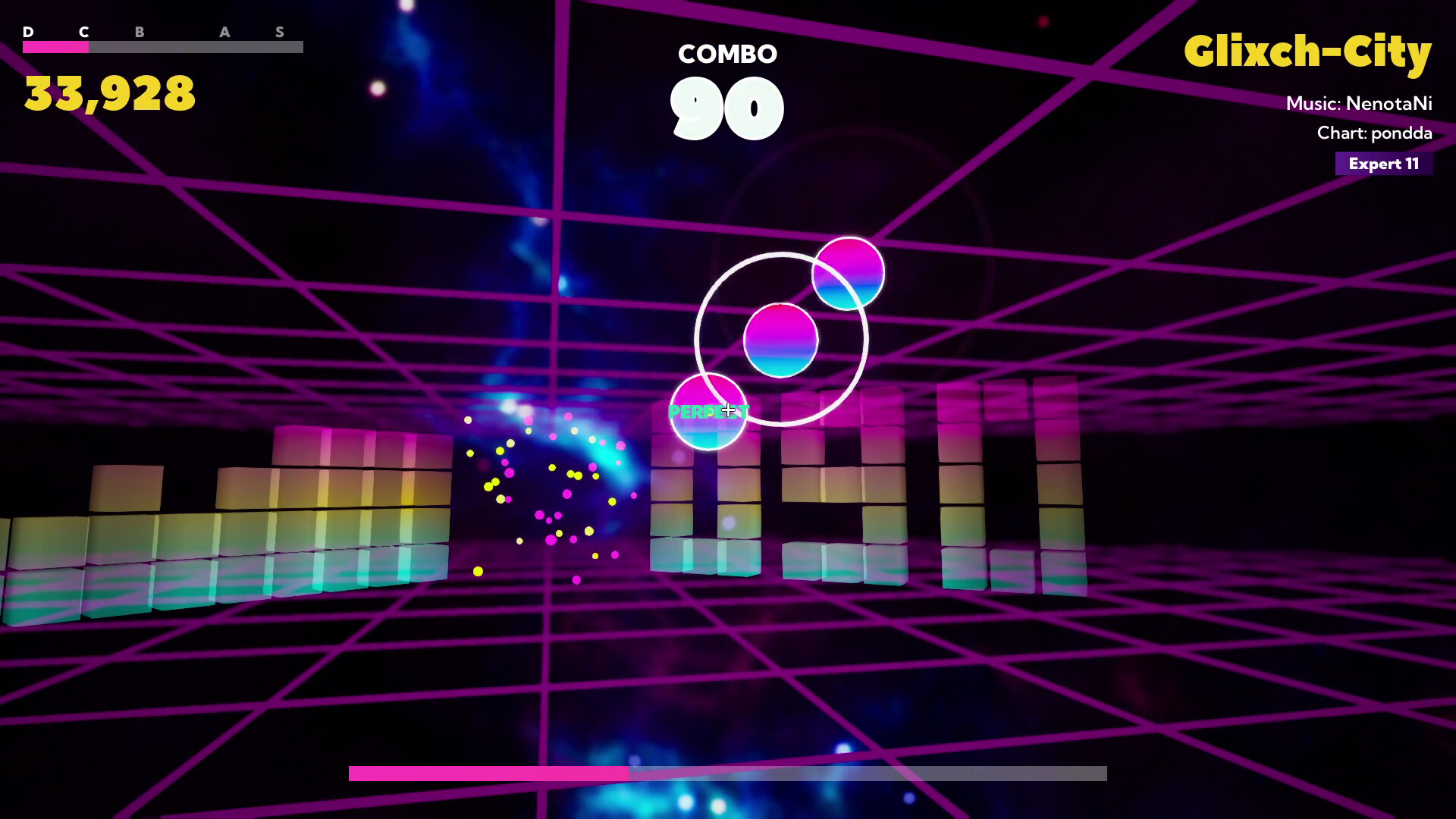Tap the note showing the PERFECT label
This screenshot has width=1456, height=819.
708,413
